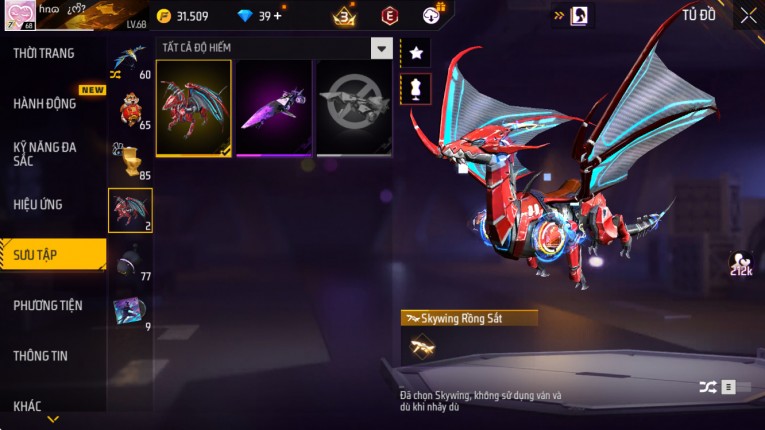Select the grey unequip skywing slot
Viewport: 765px width, 430px height.
353,108
